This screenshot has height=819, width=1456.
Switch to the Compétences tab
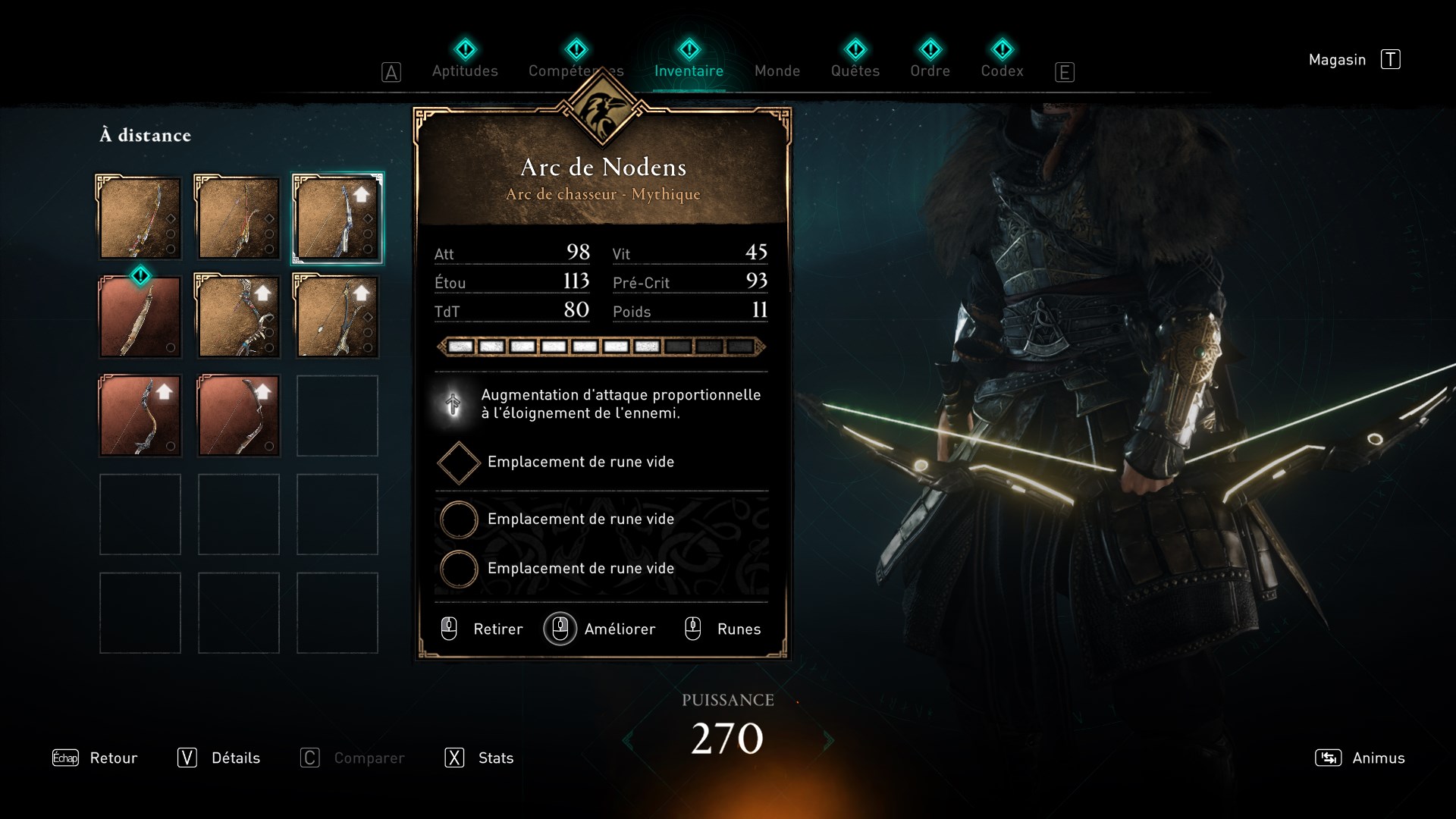[576, 71]
